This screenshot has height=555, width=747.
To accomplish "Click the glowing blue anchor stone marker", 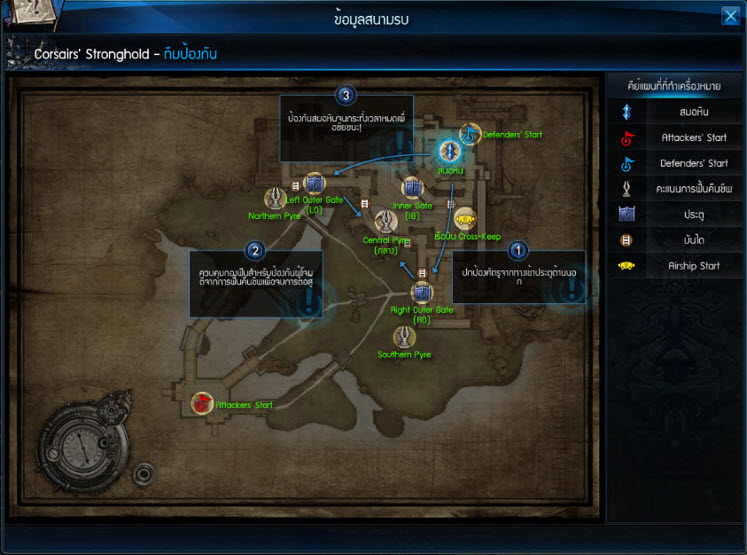I will pos(450,152).
